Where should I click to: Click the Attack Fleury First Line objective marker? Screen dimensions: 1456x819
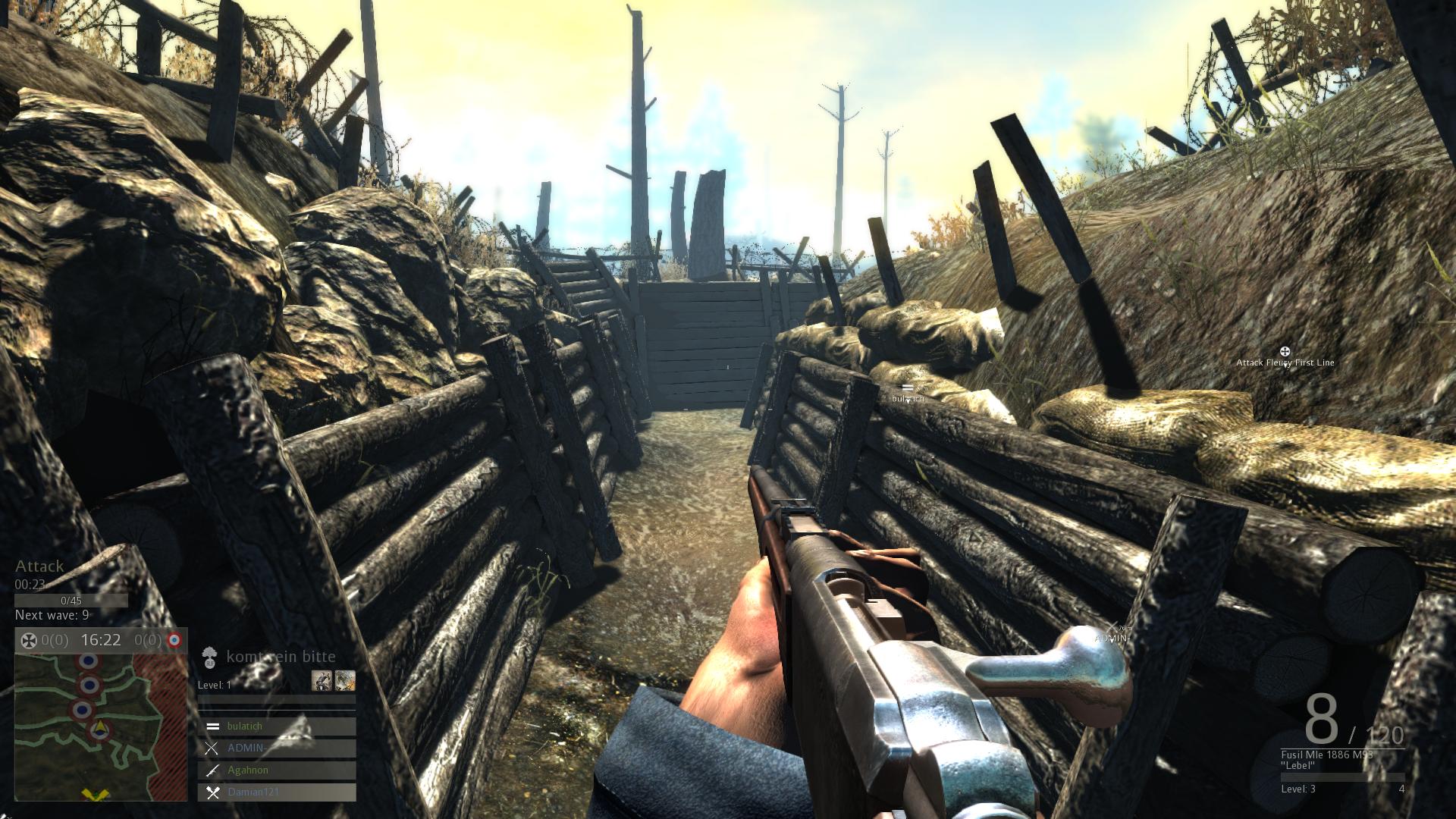(x=1285, y=352)
